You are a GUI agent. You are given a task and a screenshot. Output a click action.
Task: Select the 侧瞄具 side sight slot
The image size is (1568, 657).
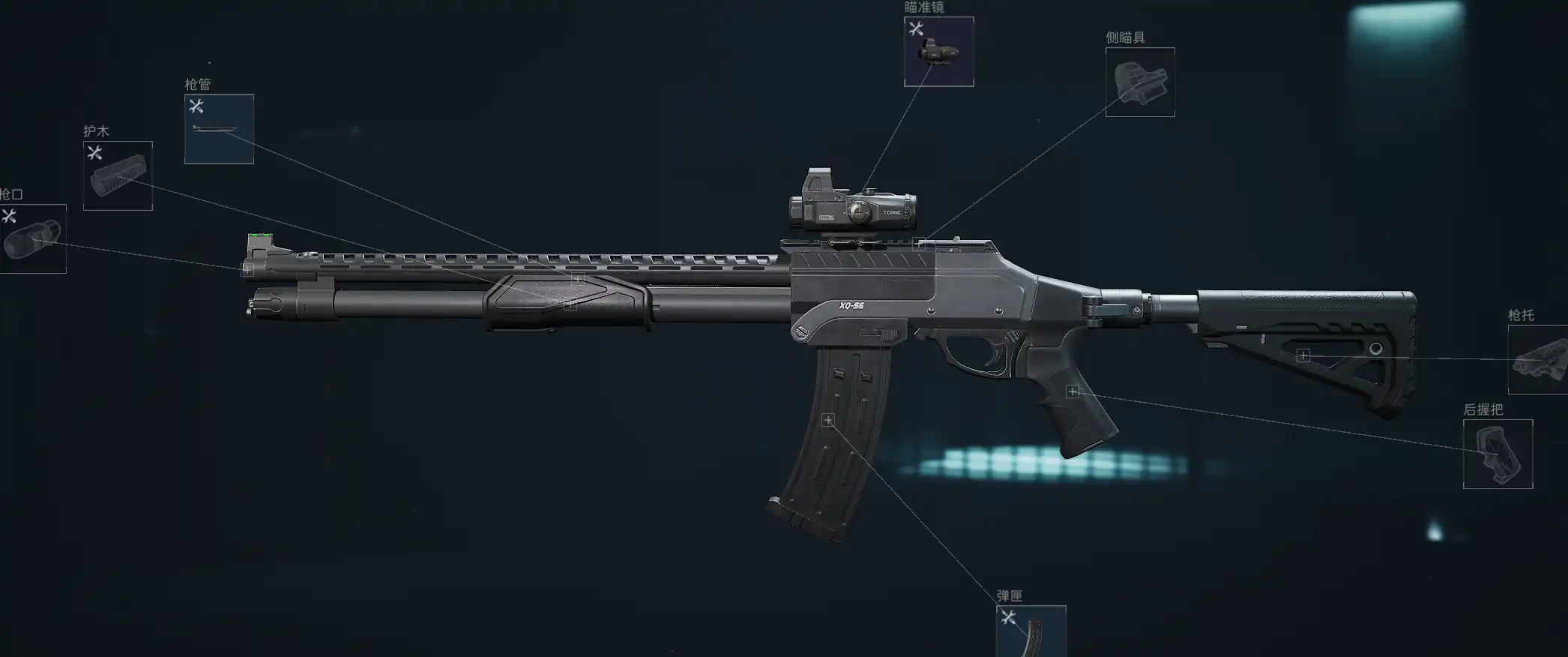[x=1140, y=82]
